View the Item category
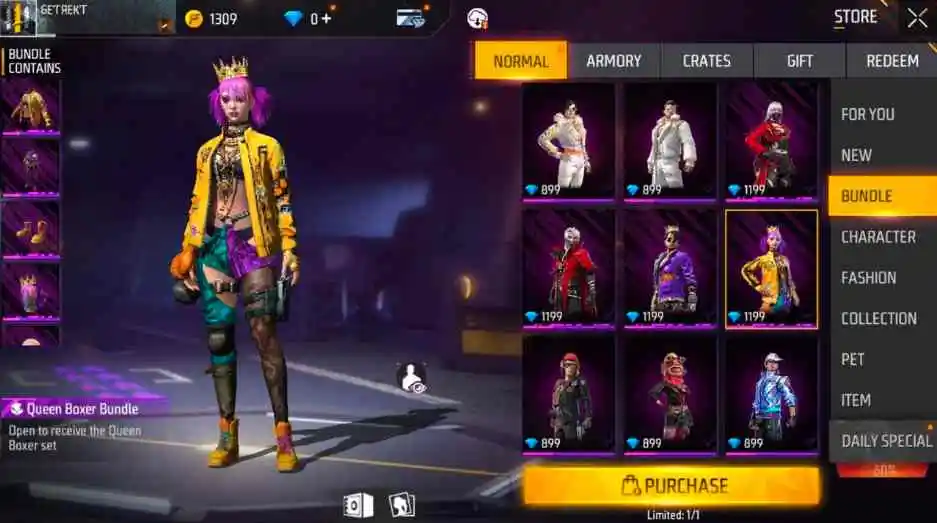Viewport: 937px width, 523px height. (x=855, y=400)
